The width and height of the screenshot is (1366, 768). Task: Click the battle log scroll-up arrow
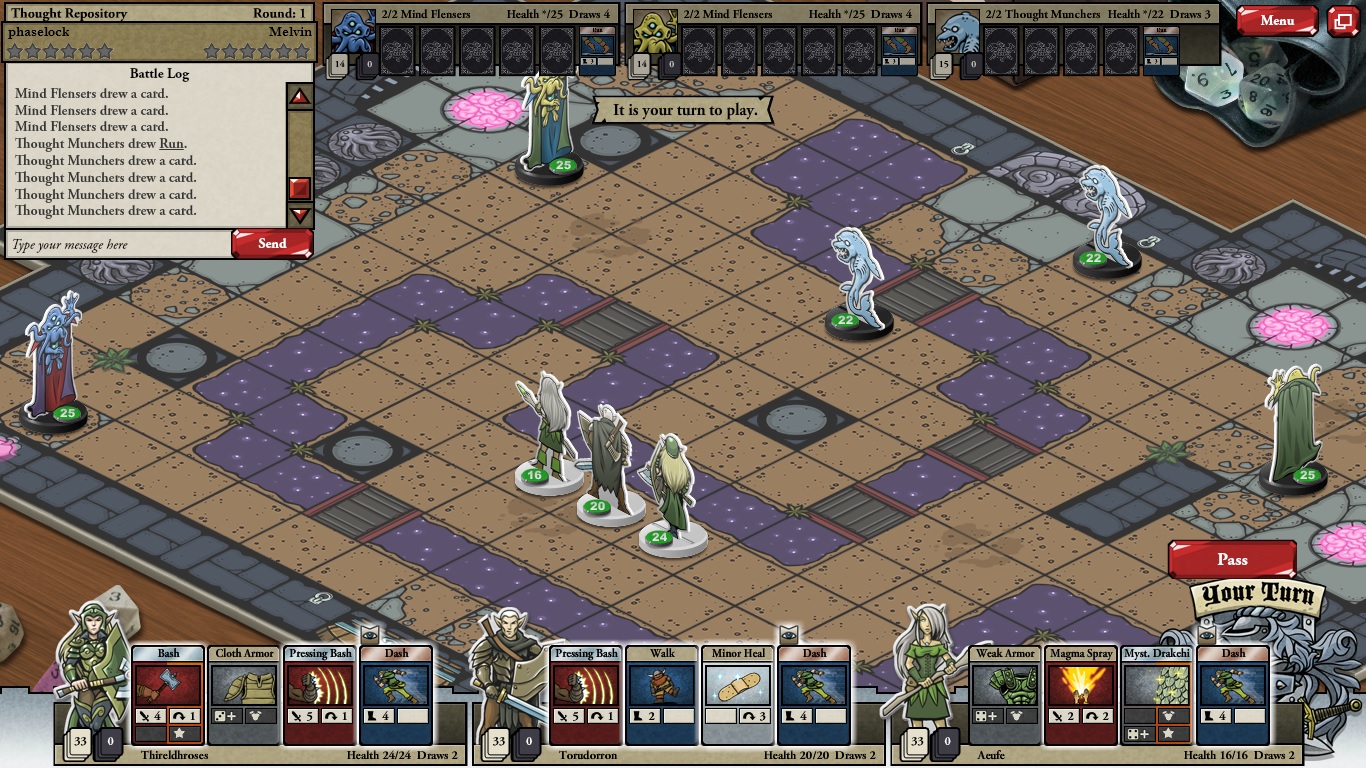(x=300, y=96)
